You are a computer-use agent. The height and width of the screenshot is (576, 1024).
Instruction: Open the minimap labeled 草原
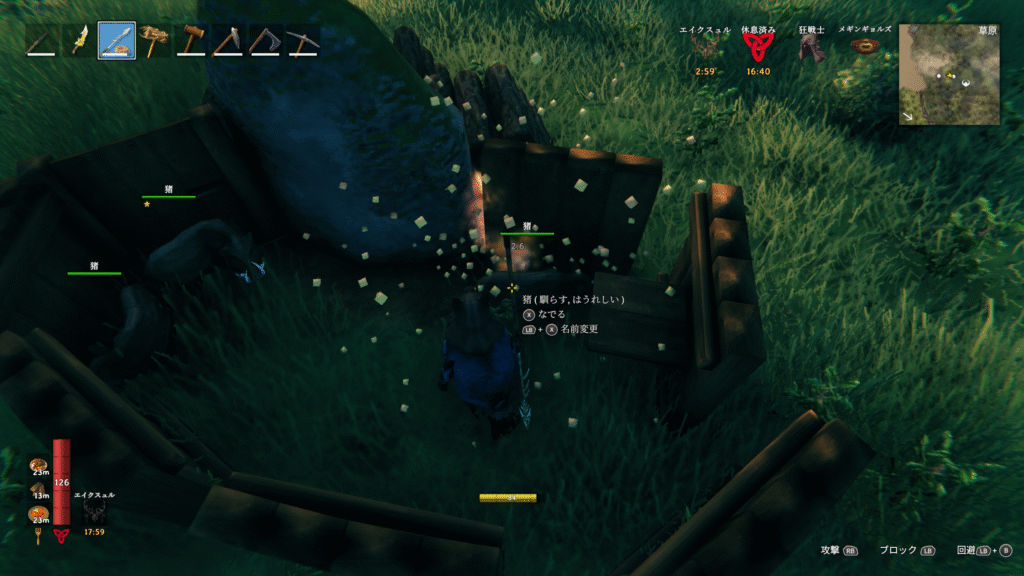(949, 74)
